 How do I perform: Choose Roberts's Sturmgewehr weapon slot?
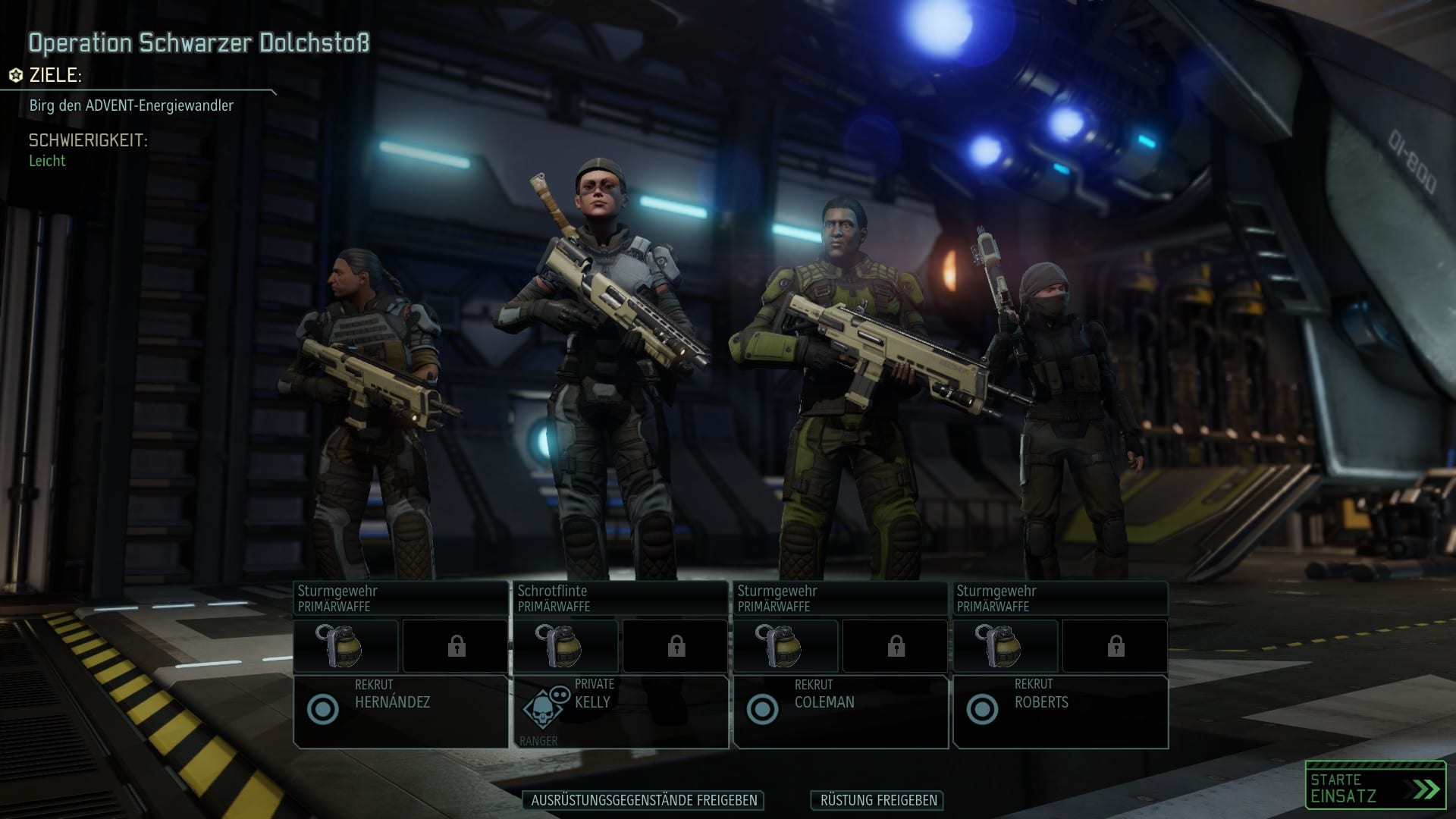click(x=1060, y=598)
